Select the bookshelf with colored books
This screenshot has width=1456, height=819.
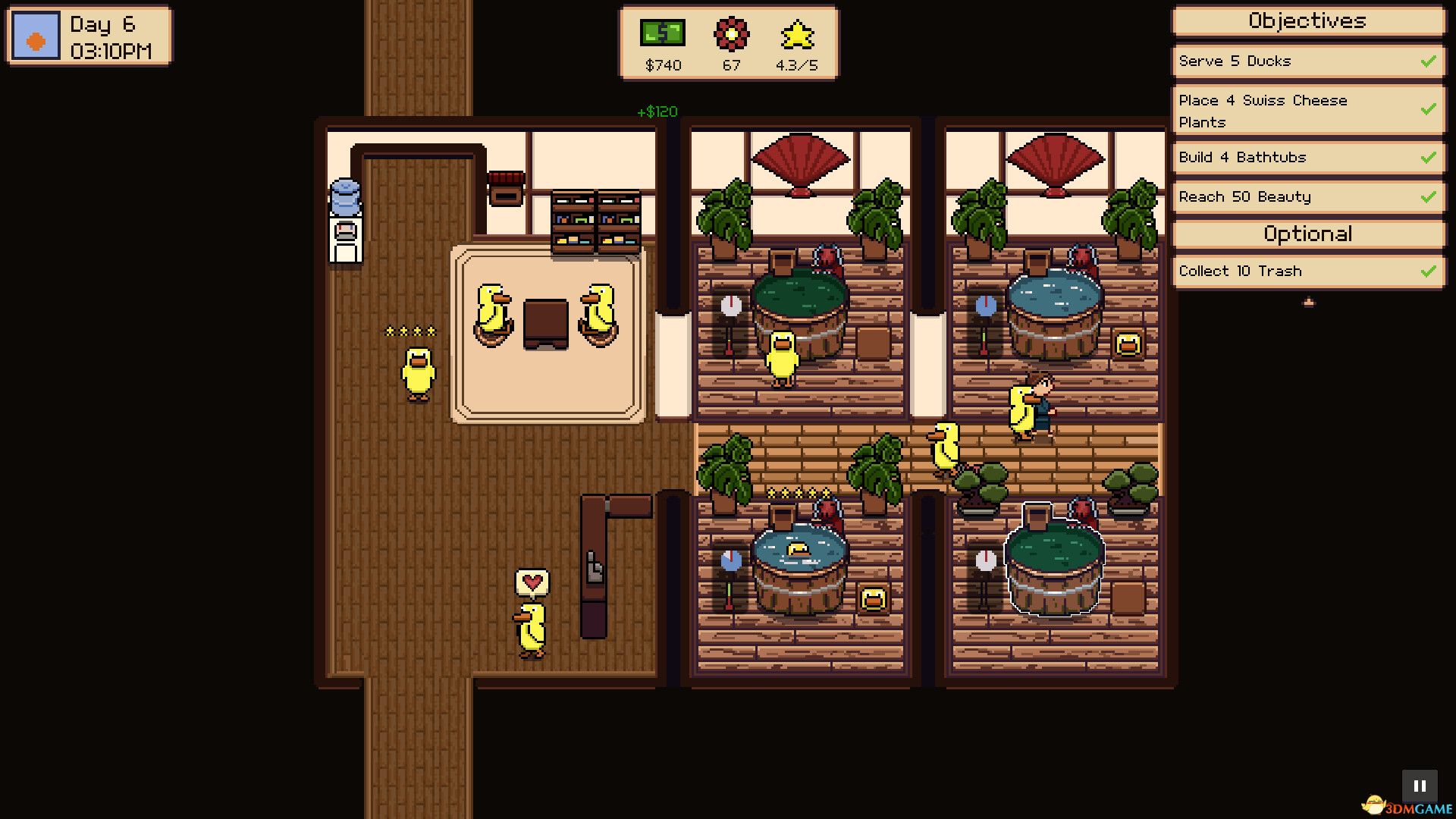tap(595, 224)
